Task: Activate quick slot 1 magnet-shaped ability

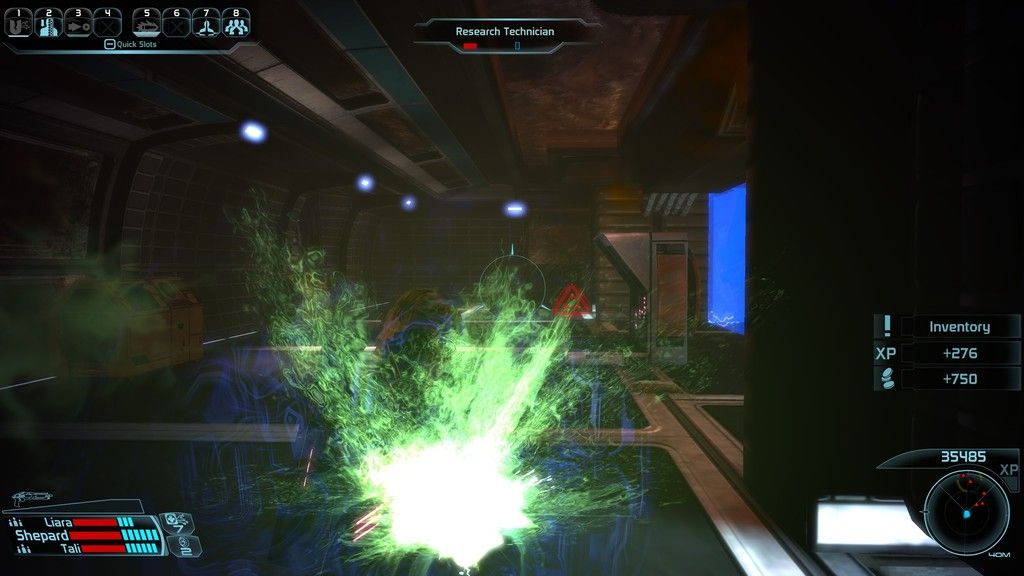Action: pyautogui.click(x=20, y=23)
